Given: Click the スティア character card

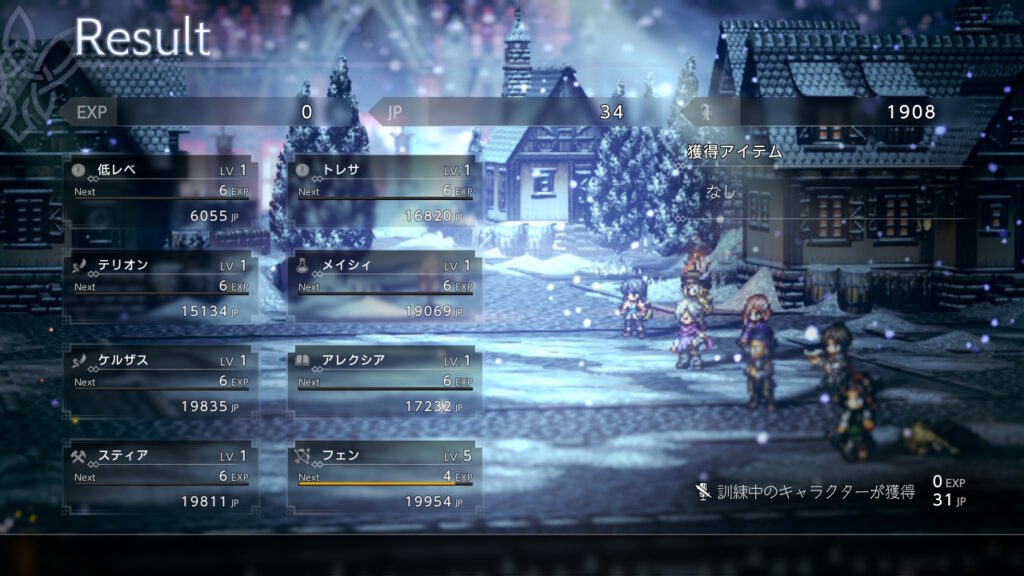Looking at the screenshot, I should [160, 477].
